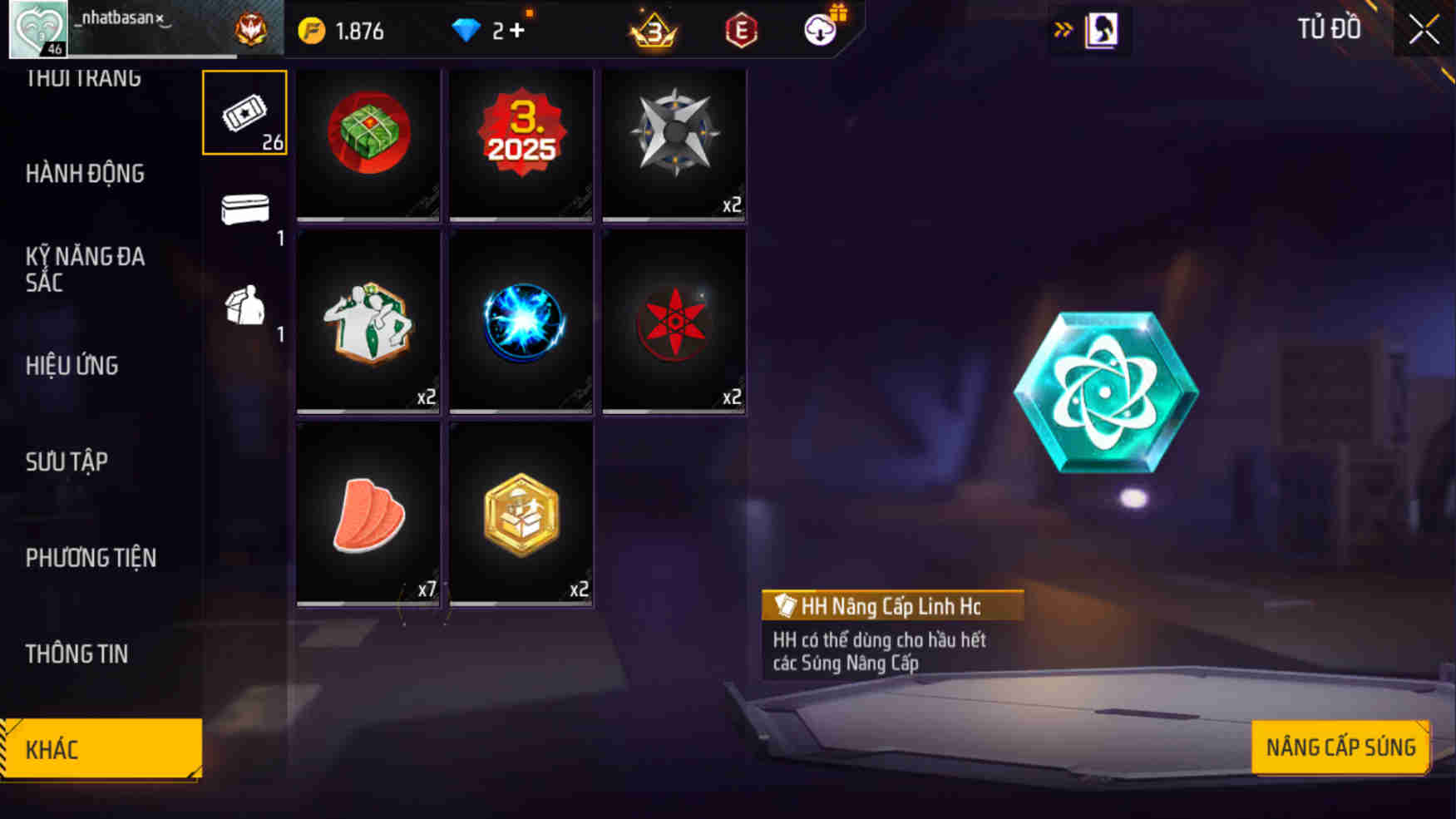
Task: Open the character card icon near top right
Action: [1100, 28]
